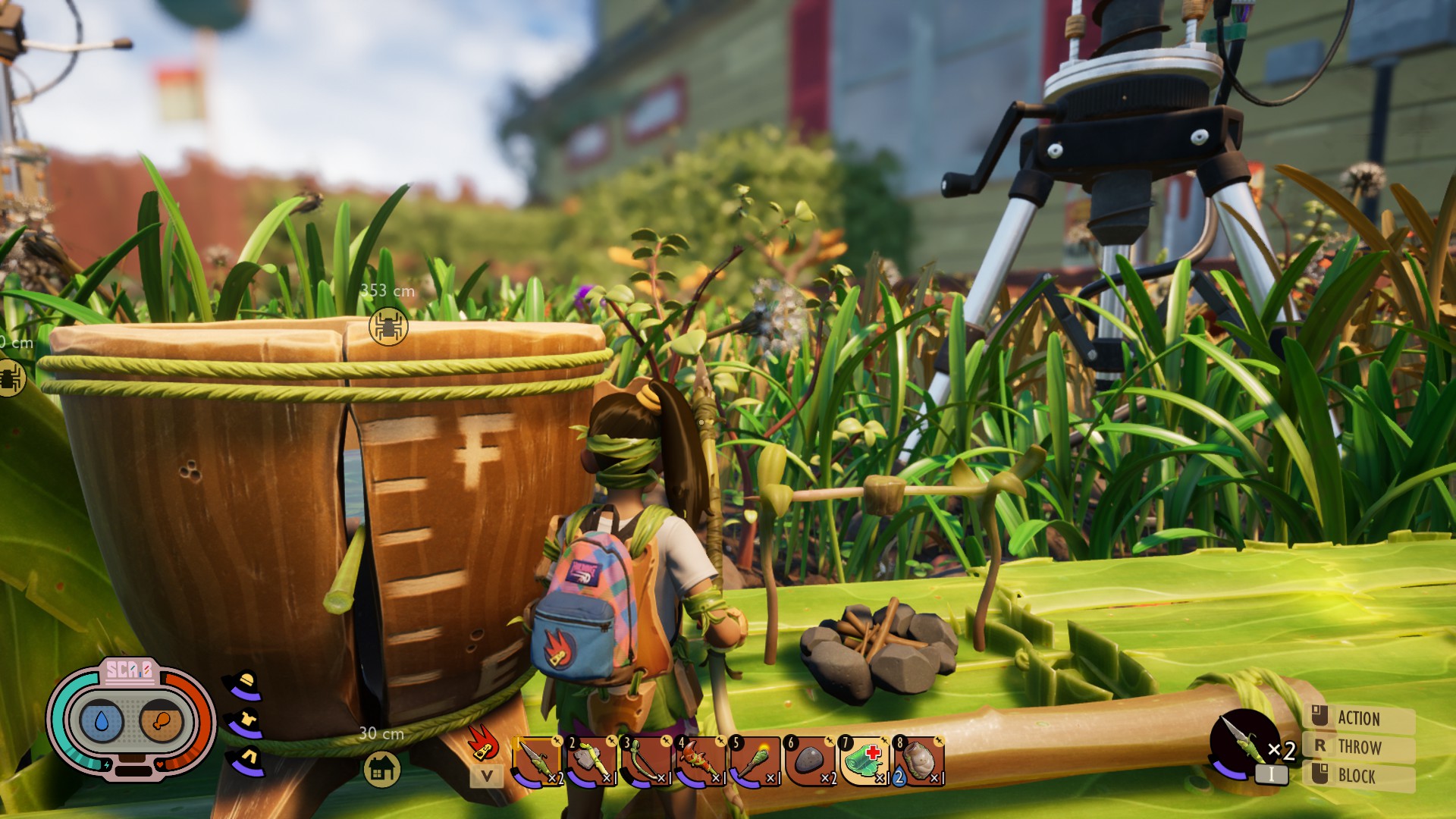The image size is (1456, 819).
Task: Choose the red spiked club in slot 4
Action: 699,761
